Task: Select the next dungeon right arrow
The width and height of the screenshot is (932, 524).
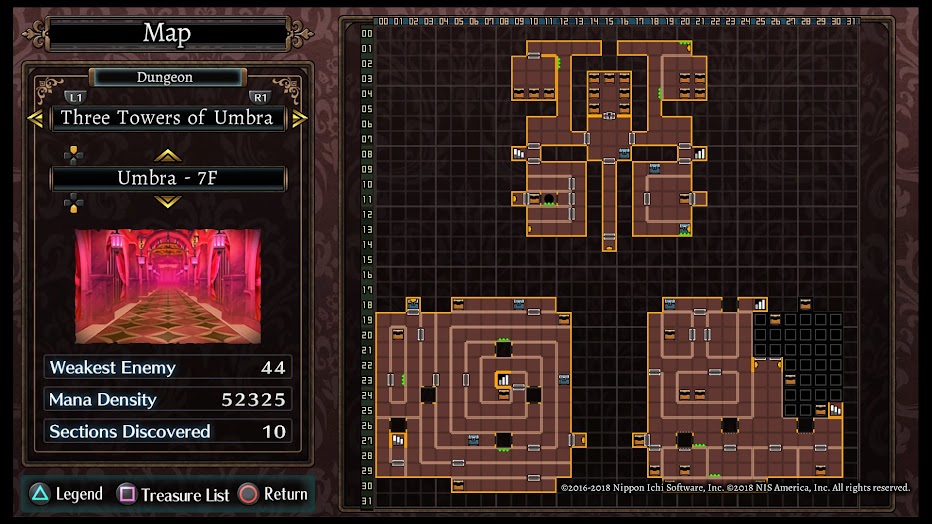Action: (x=299, y=118)
